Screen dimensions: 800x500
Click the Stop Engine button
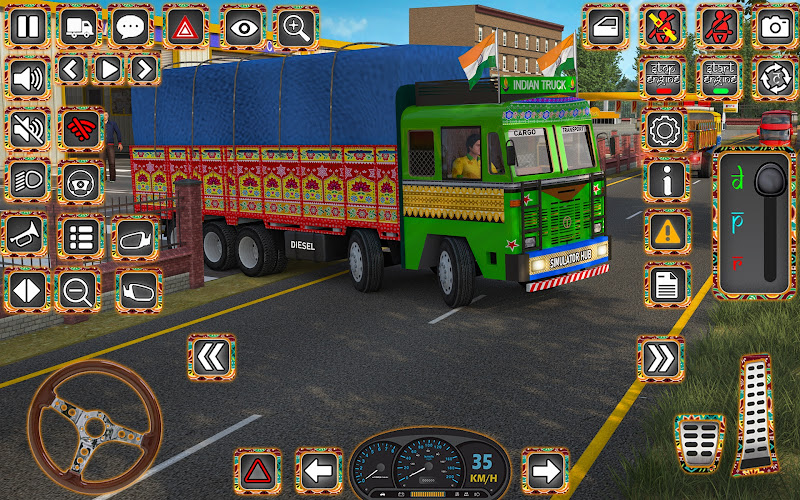[664, 76]
